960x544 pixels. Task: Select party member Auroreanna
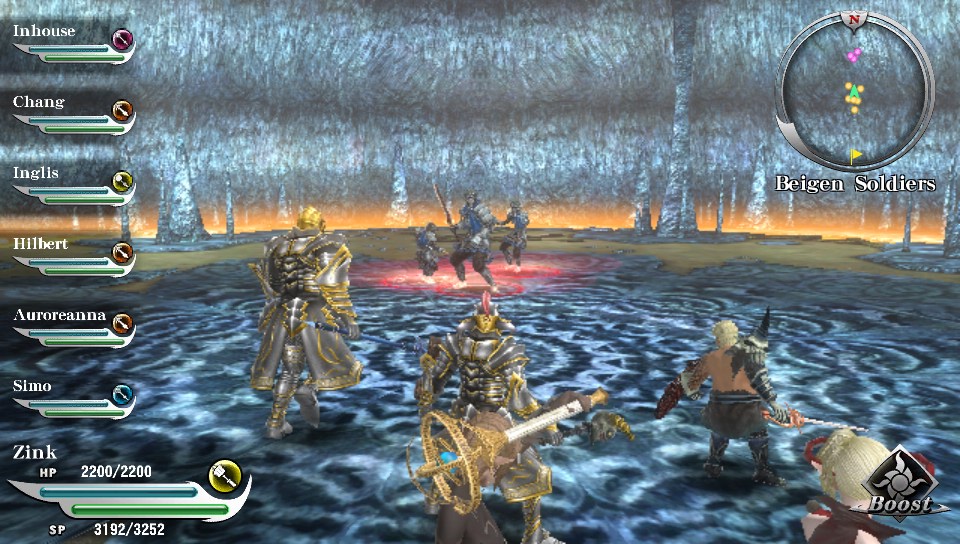[59, 314]
